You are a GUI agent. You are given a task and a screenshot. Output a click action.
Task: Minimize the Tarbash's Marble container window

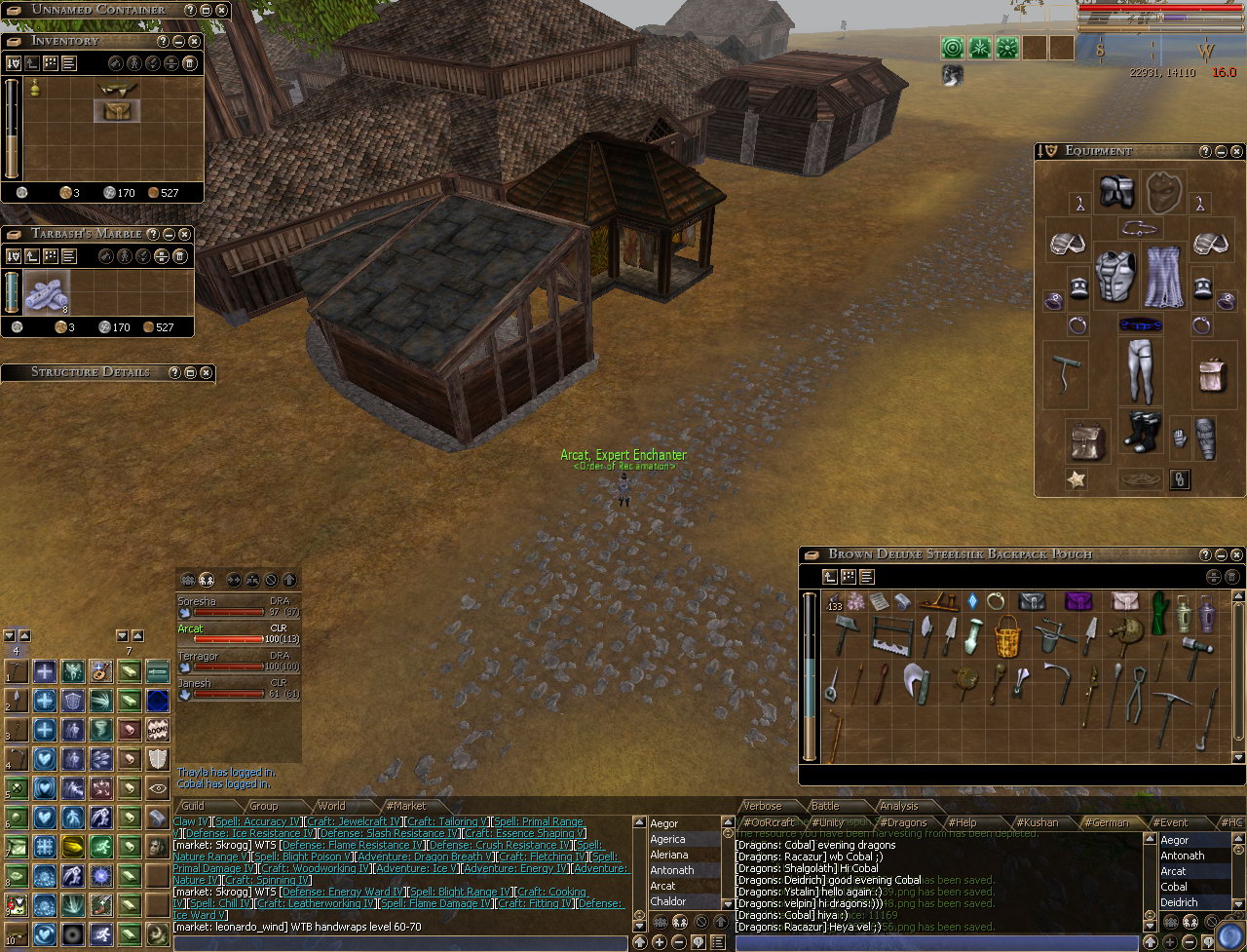(168, 234)
